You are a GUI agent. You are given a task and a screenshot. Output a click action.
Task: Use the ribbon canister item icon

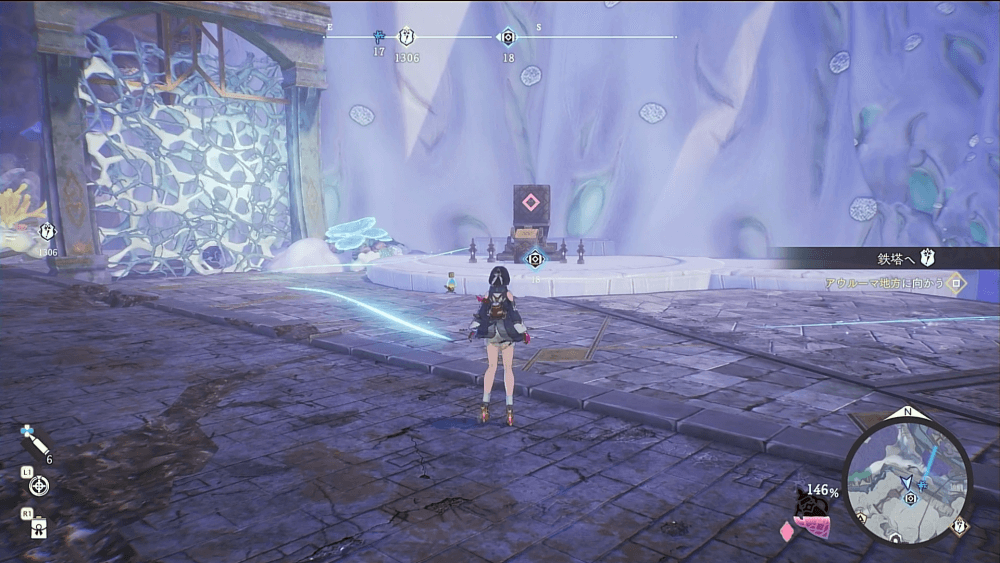(39, 527)
